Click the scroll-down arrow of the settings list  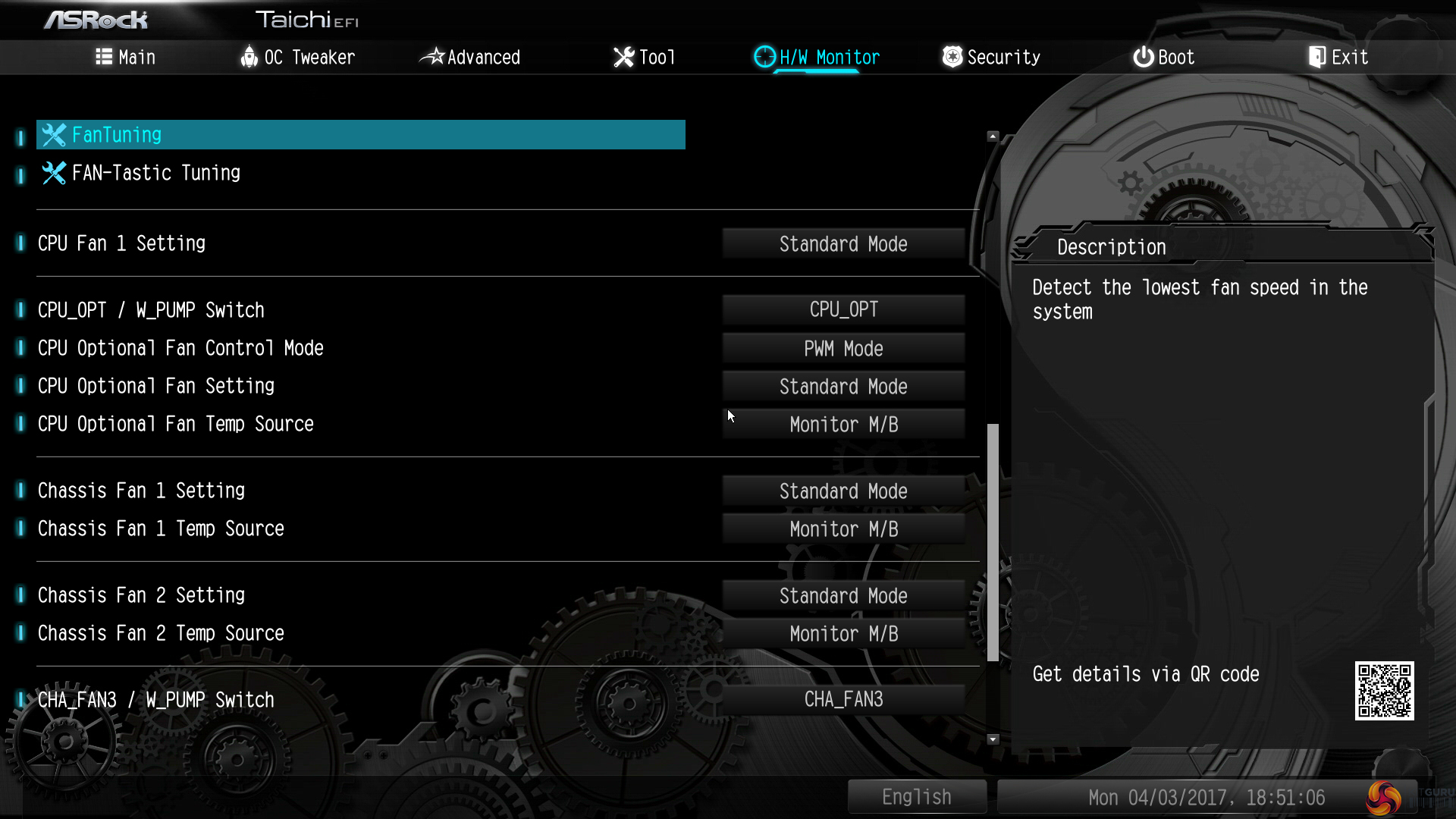point(993,739)
